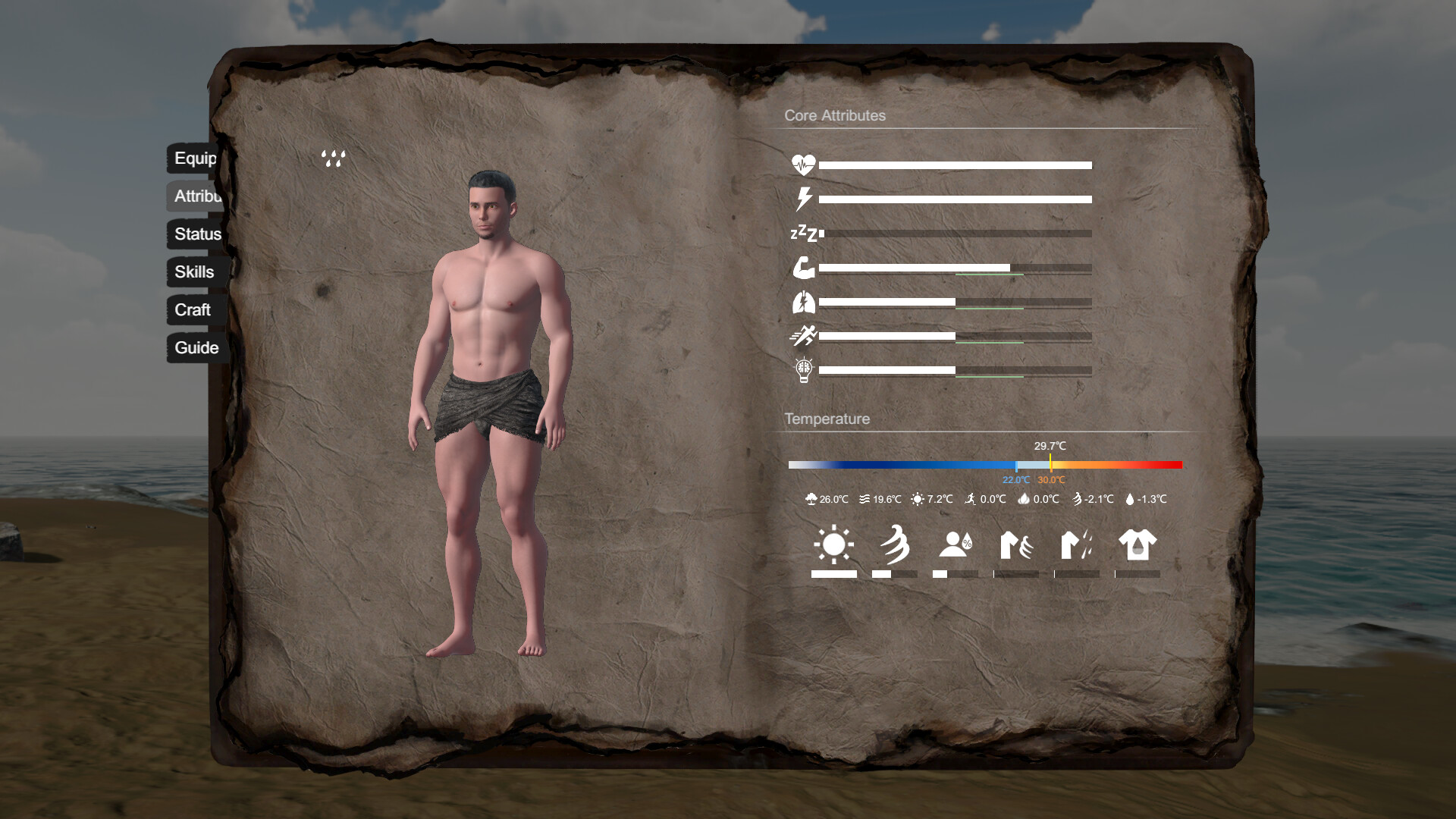Open the Skills page

[193, 271]
